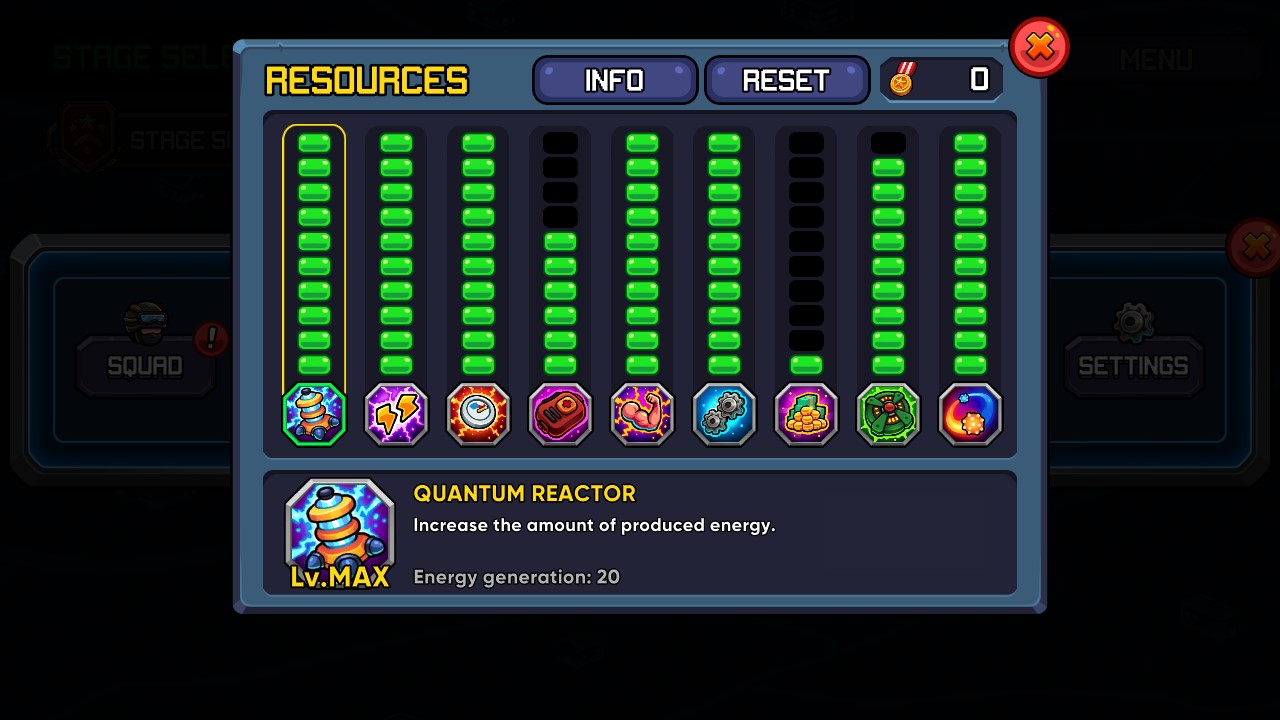Open the galaxy meteor upgrade icon

tap(970, 414)
